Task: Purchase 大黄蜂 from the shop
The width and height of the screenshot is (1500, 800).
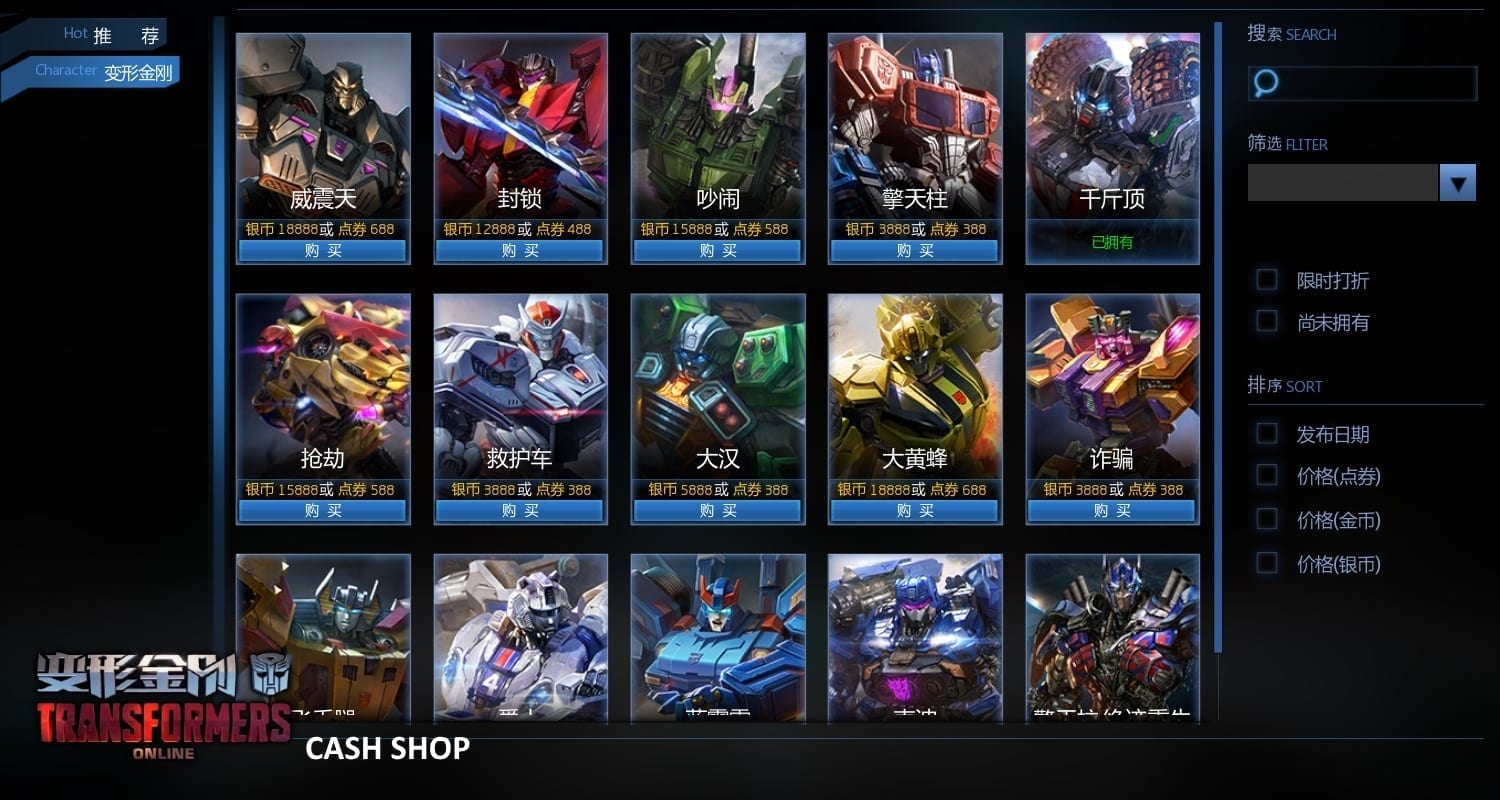Action: point(914,511)
